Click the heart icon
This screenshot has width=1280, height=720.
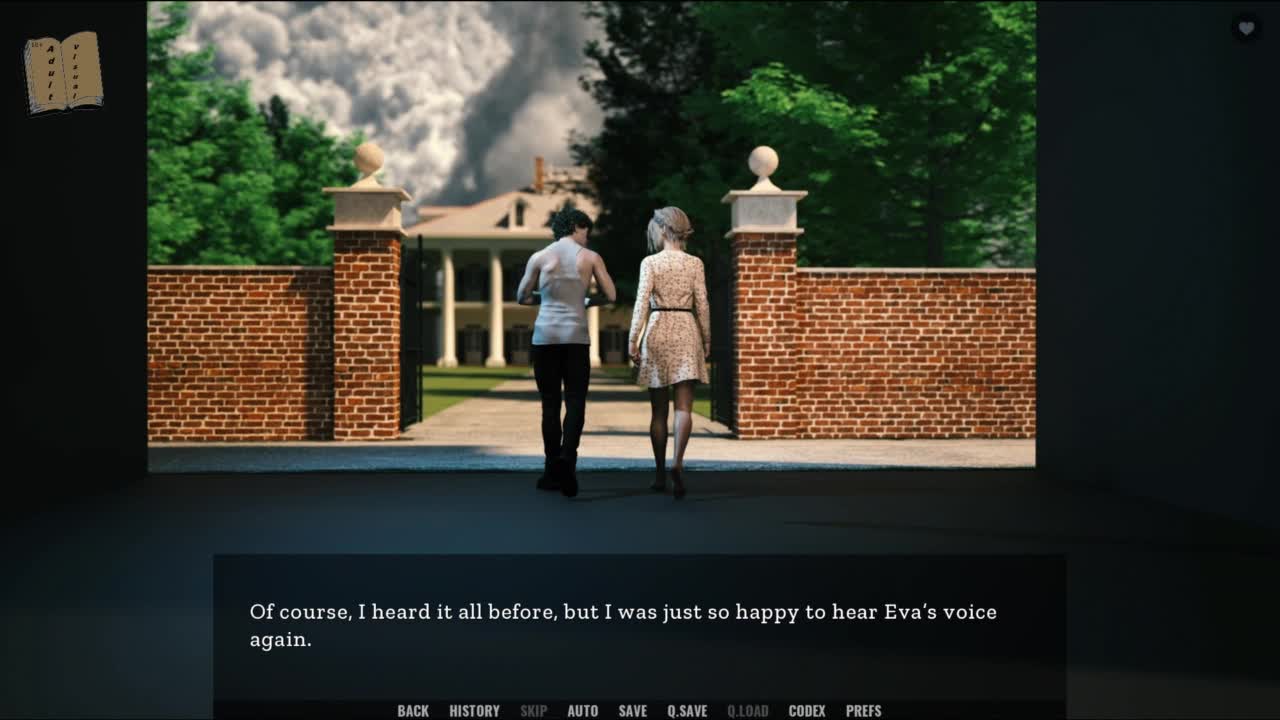pos(1246,28)
